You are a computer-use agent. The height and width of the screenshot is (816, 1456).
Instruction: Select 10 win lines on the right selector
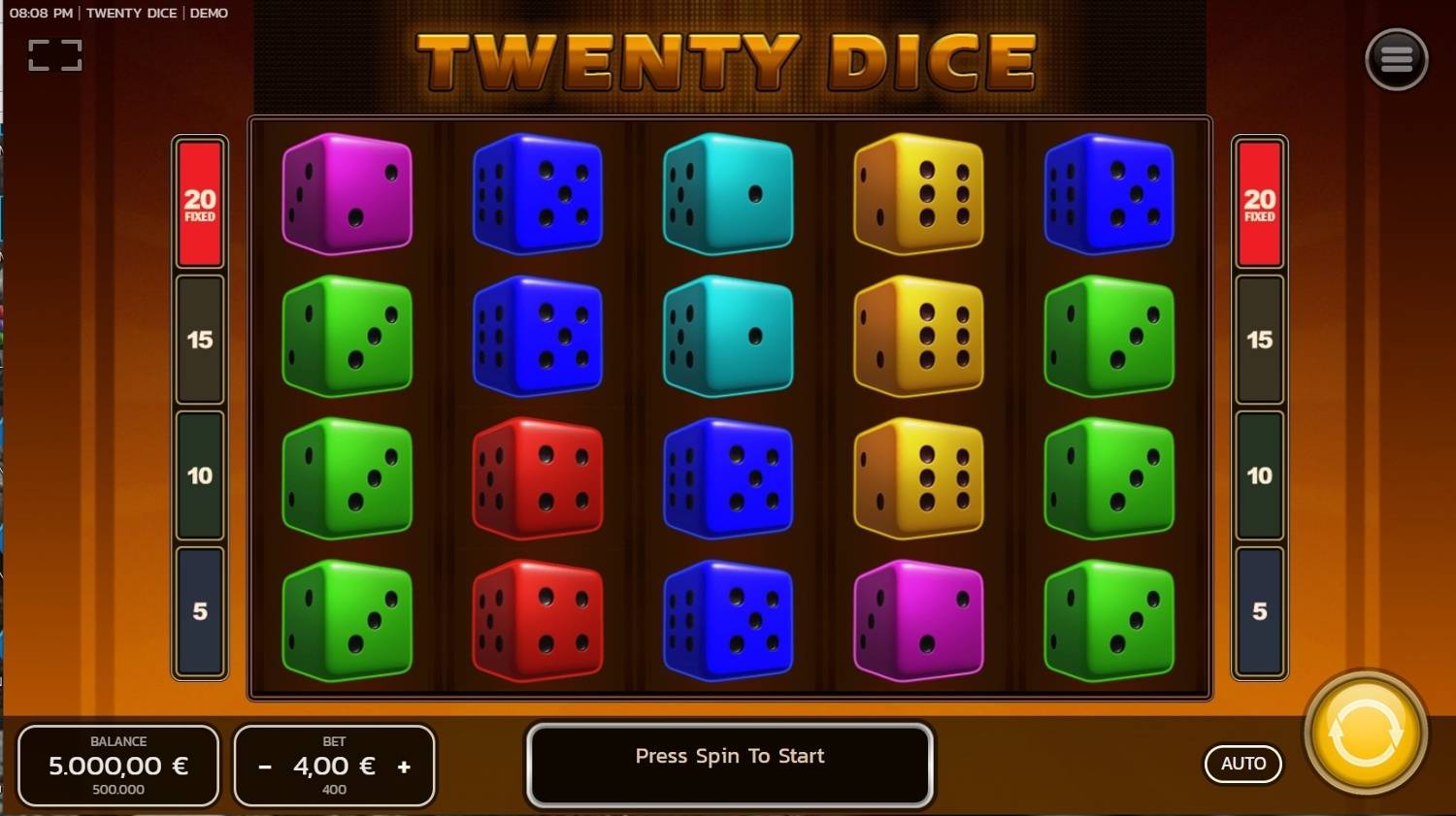click(1259, 476)
